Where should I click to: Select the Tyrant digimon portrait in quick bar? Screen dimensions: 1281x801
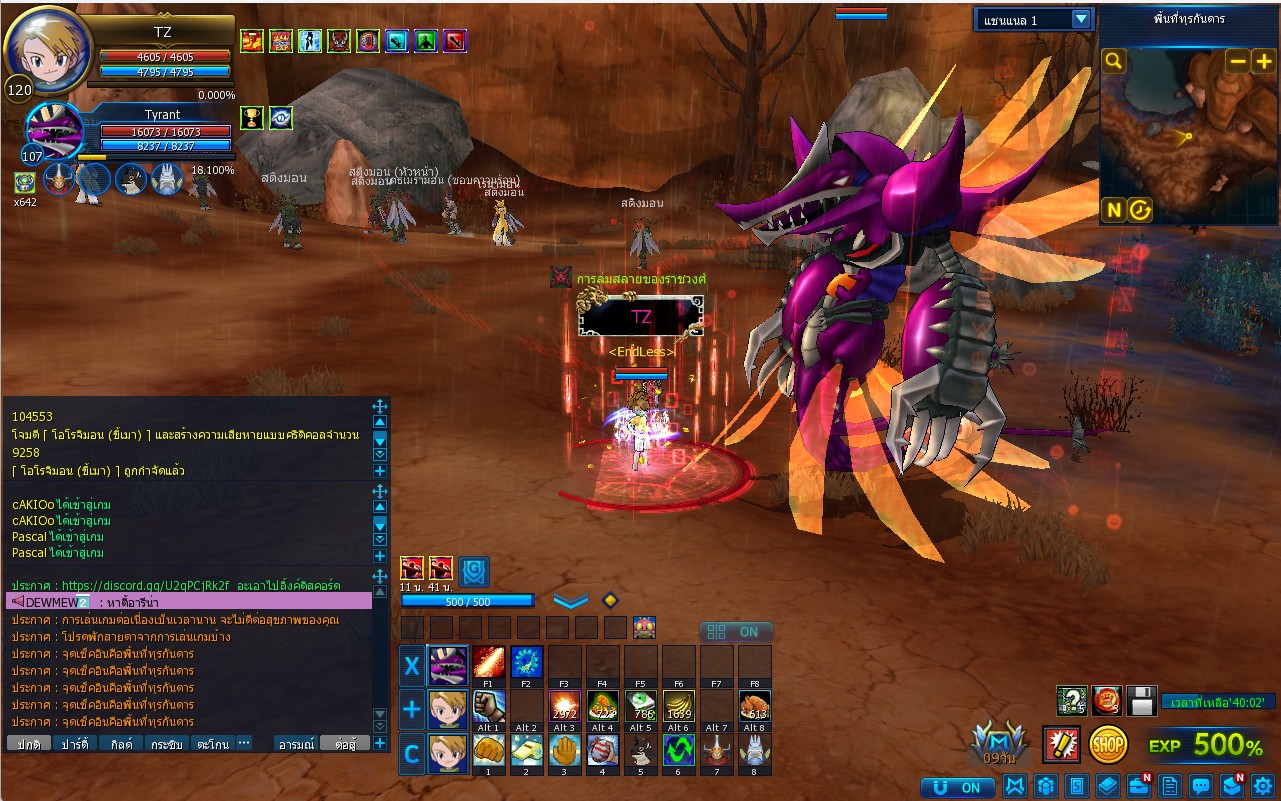pos(447,665)
